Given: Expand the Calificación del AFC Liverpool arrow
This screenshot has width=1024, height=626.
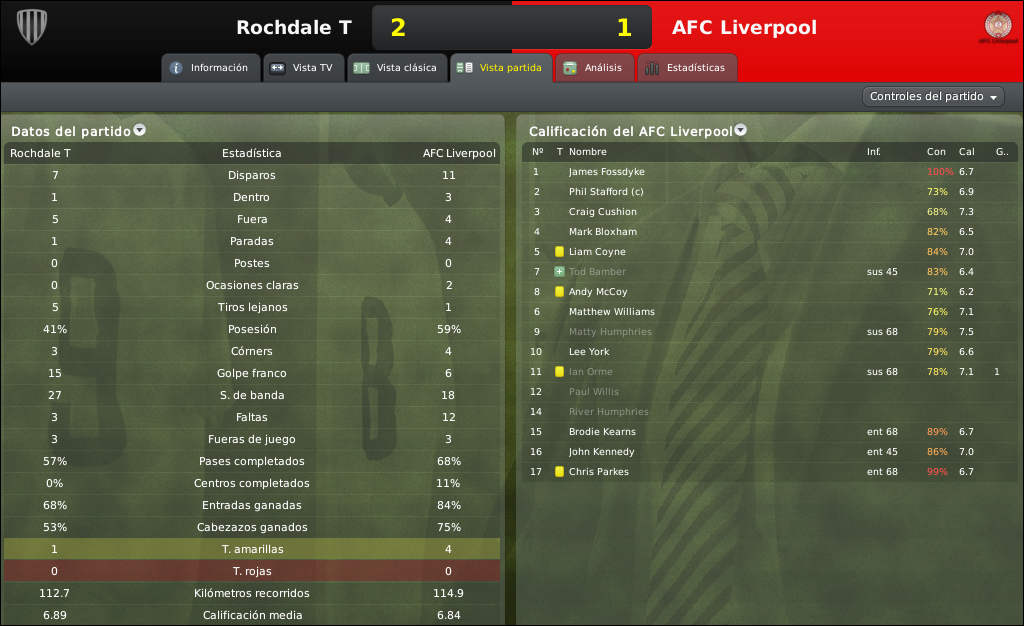Looking at the screenshot, I should (741, 130).
